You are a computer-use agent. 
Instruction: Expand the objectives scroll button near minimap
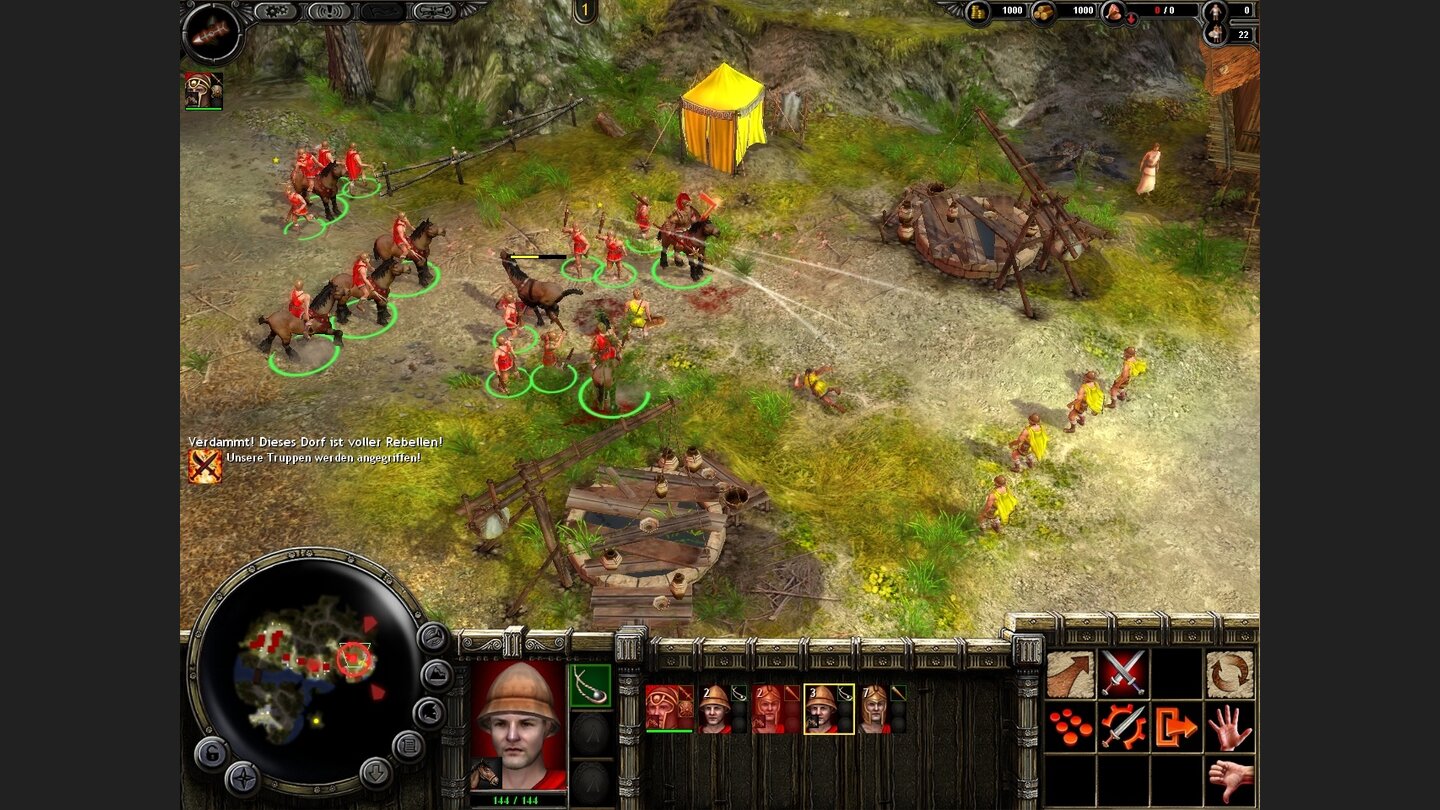[x=408, y=746]
